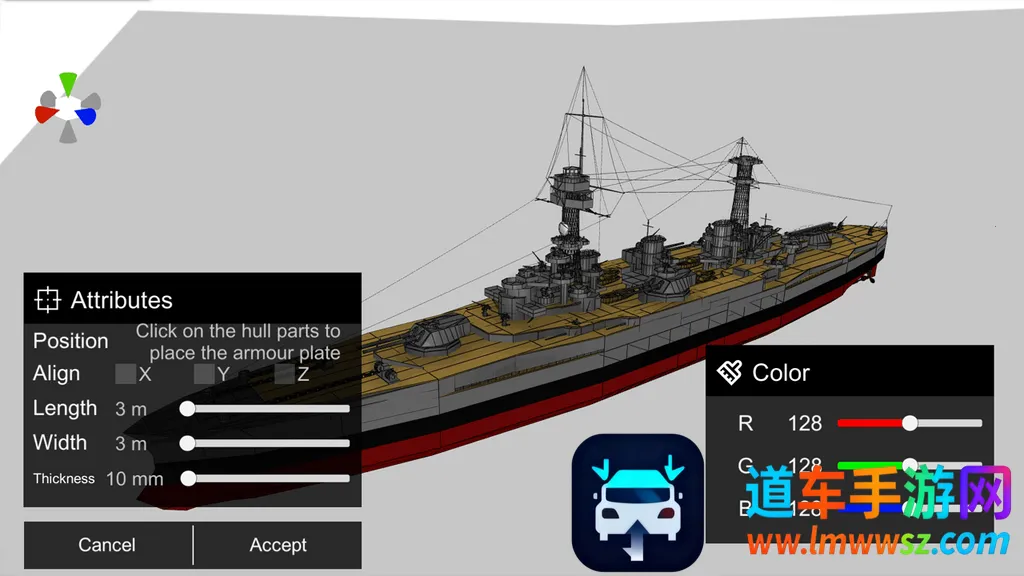Image resolution: width=1024 pixels, height=576 pixels.
Task: Click the car app logo overlay
Action: 637,503
